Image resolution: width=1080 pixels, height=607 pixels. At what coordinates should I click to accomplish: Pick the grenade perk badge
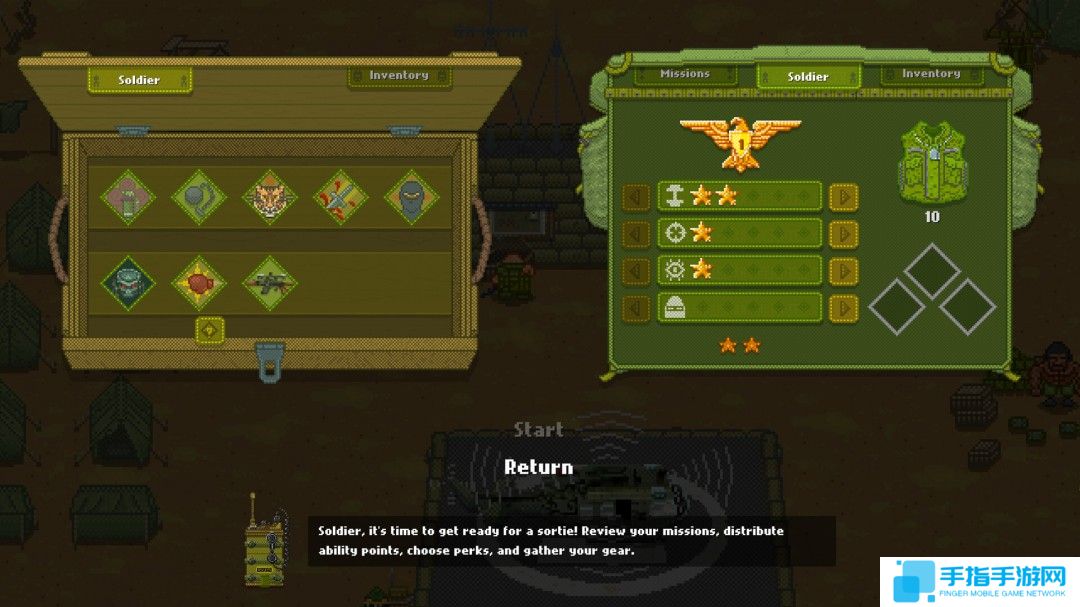128,198
